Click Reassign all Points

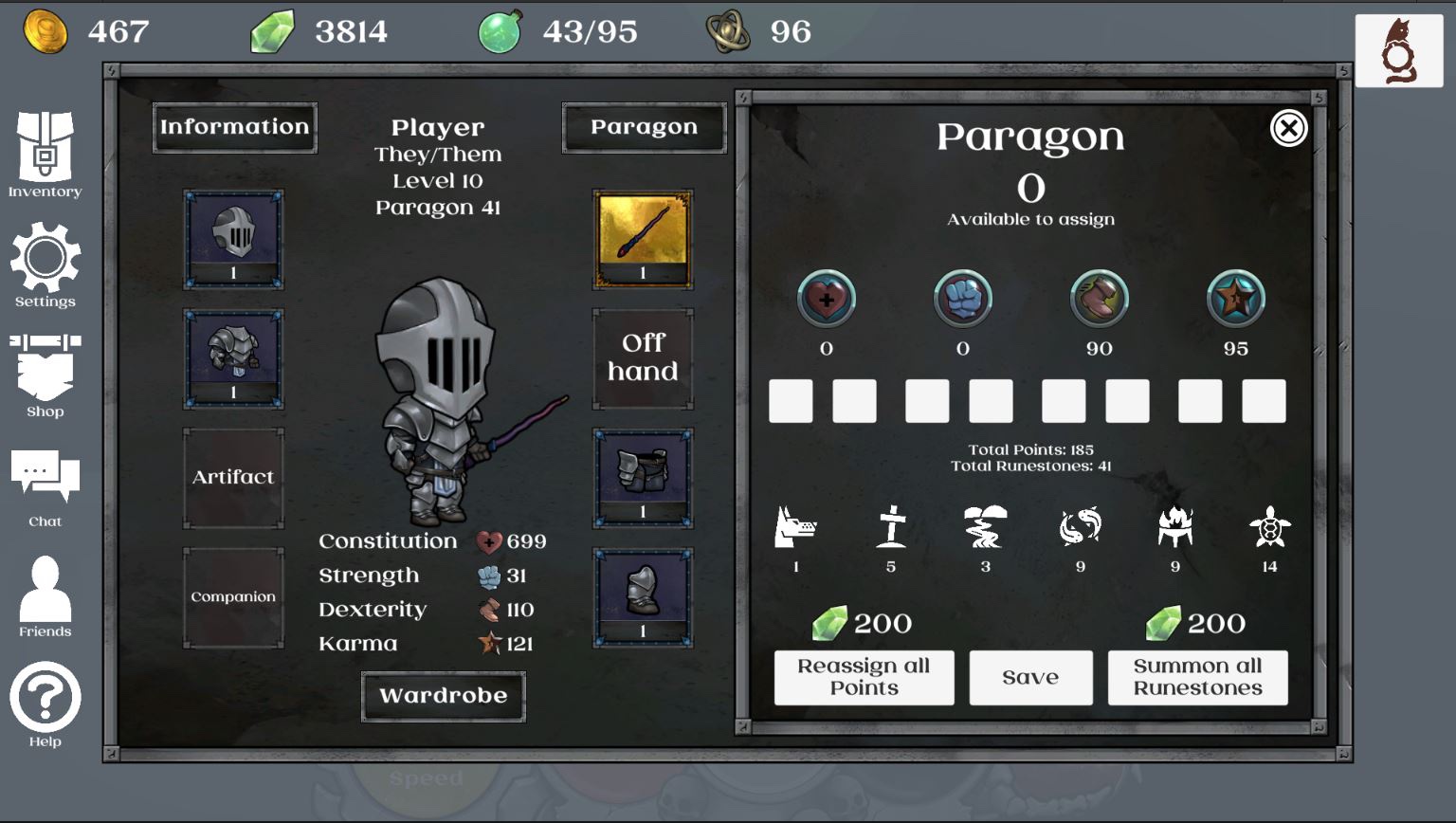864,677
